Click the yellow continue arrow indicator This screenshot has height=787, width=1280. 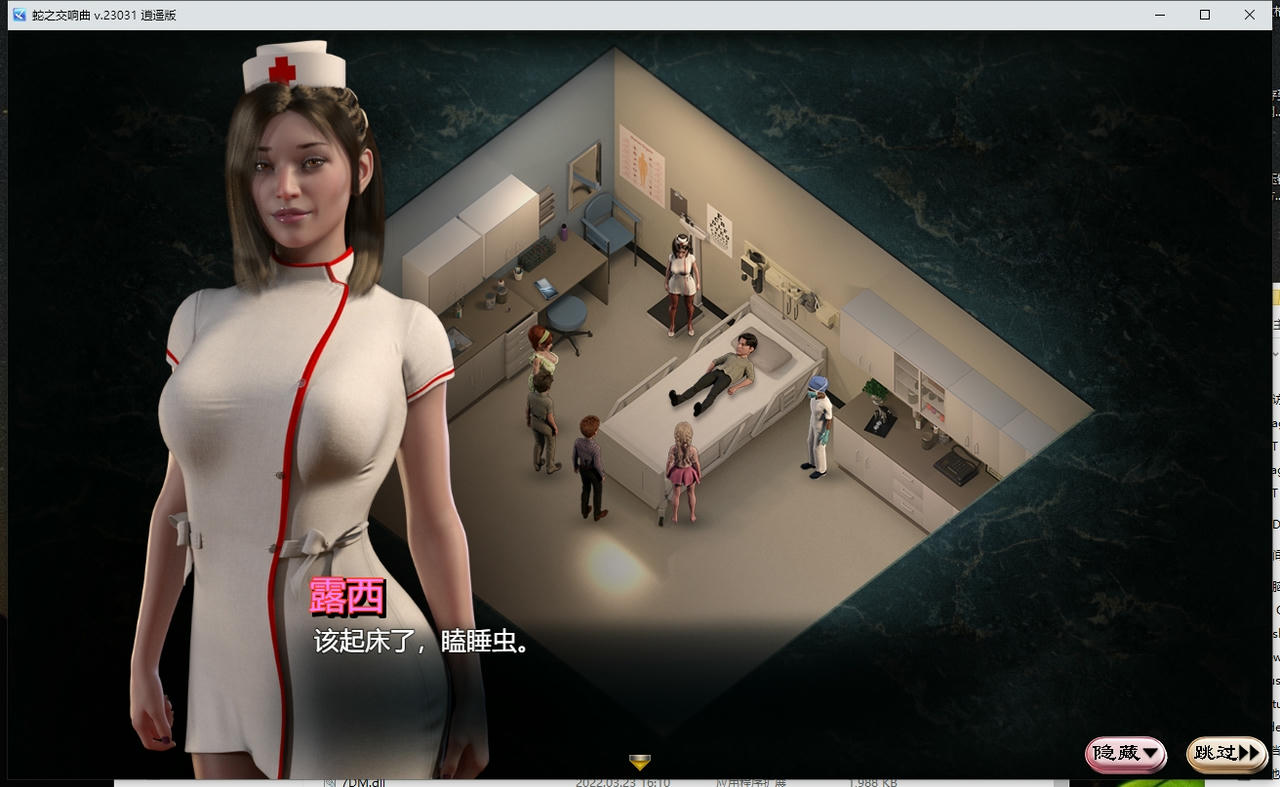point(638,761)
